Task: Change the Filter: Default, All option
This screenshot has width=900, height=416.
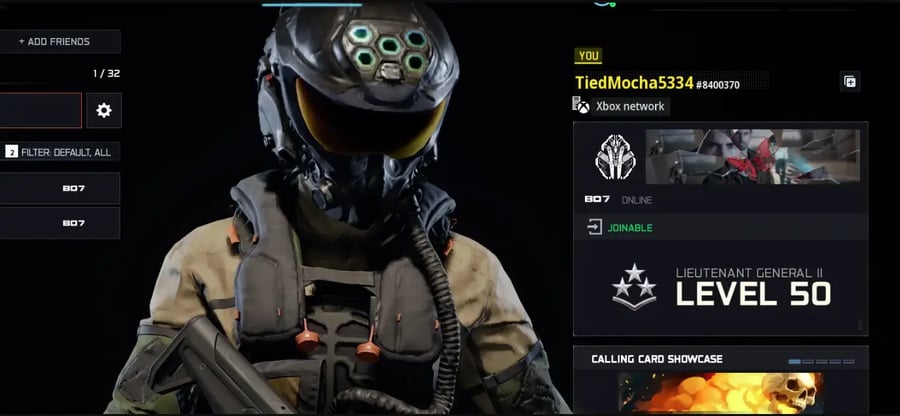Action: (x=60, y=152)
